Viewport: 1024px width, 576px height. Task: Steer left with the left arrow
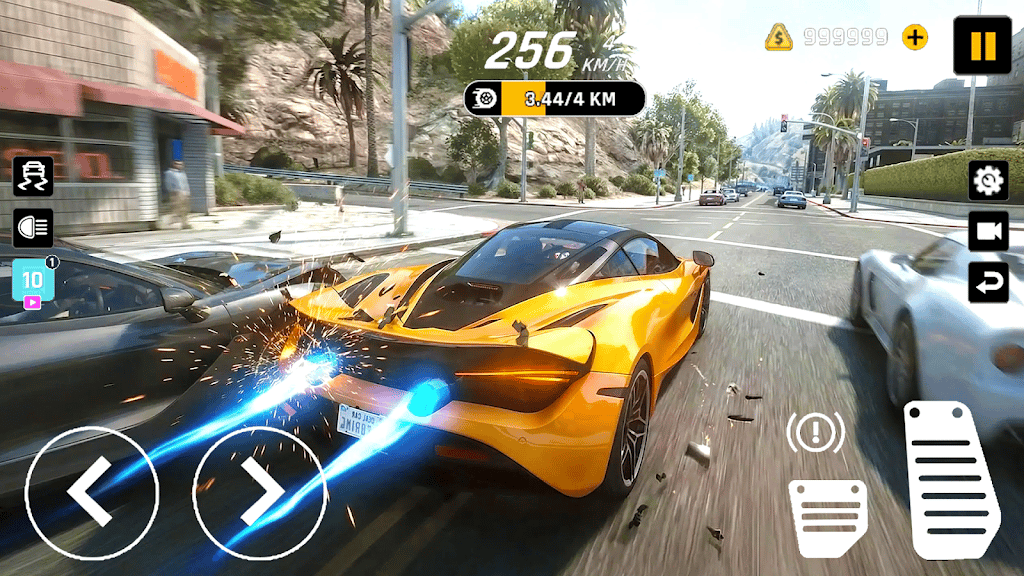pyautogui.click(x=91, y=493)
